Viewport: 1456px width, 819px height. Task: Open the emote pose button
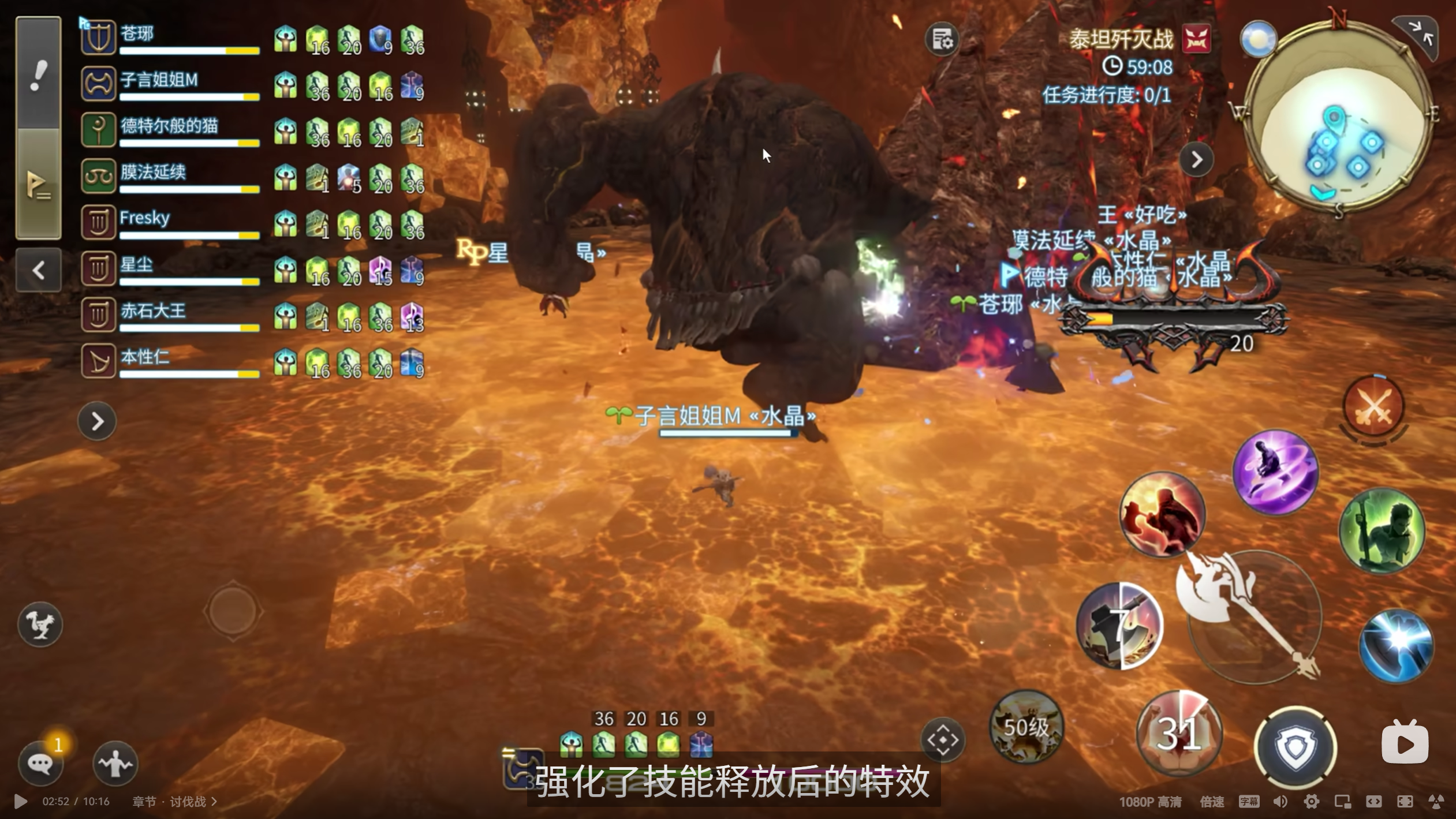[x=115, y=763]
